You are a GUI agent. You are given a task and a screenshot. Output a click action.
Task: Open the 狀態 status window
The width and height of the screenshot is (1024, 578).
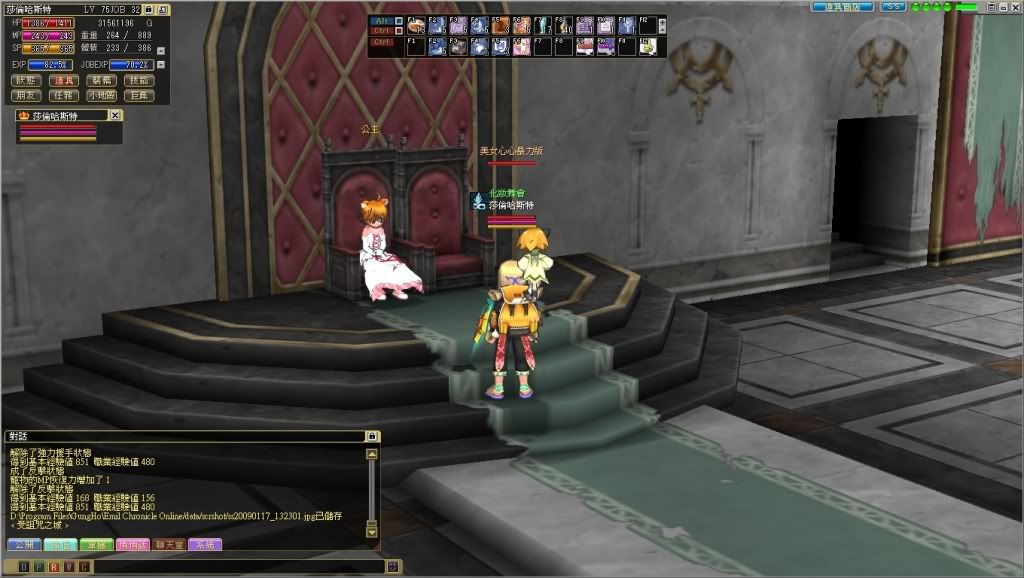28,80
